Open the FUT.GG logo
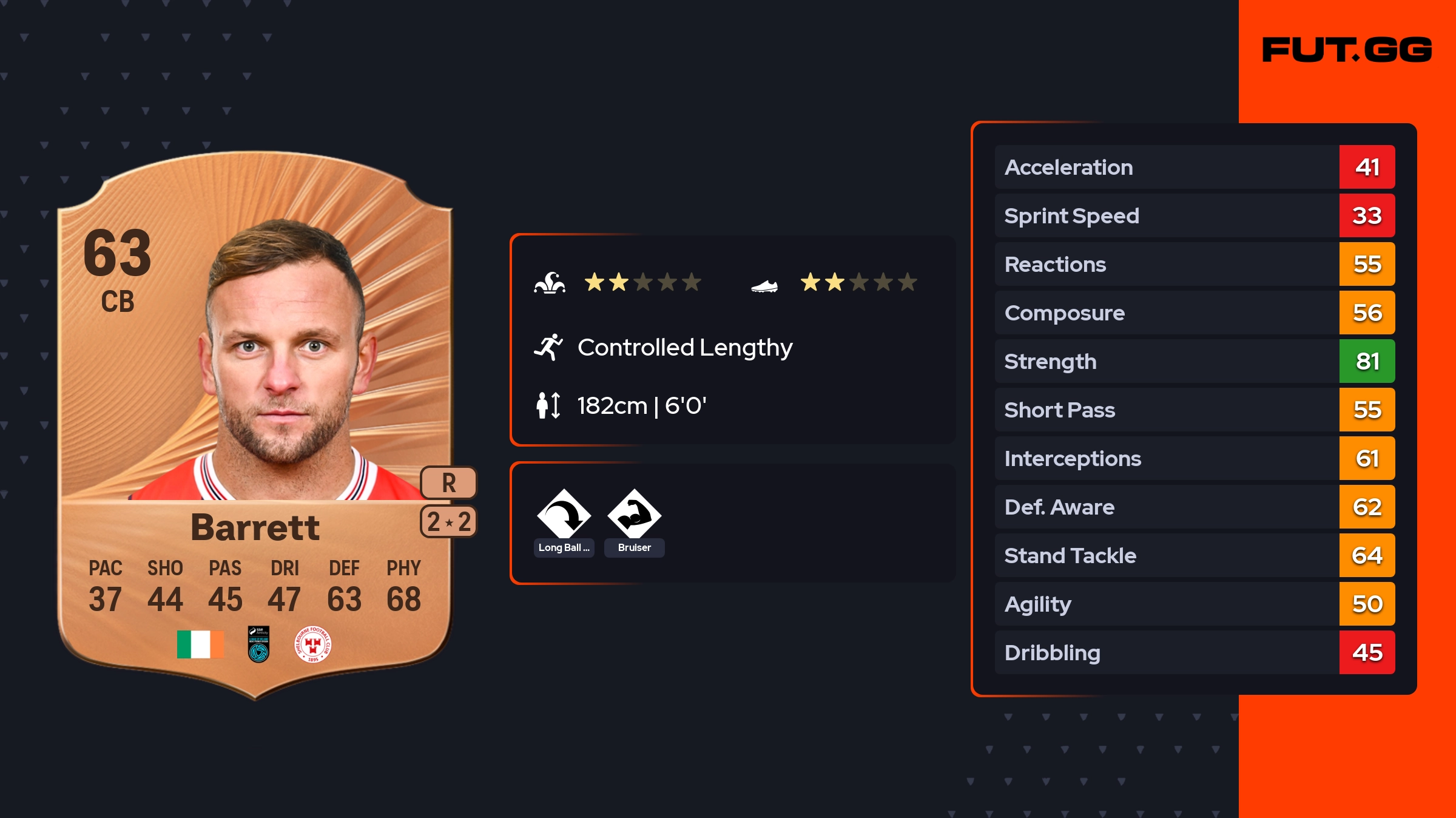 [x=1347, y=50]
